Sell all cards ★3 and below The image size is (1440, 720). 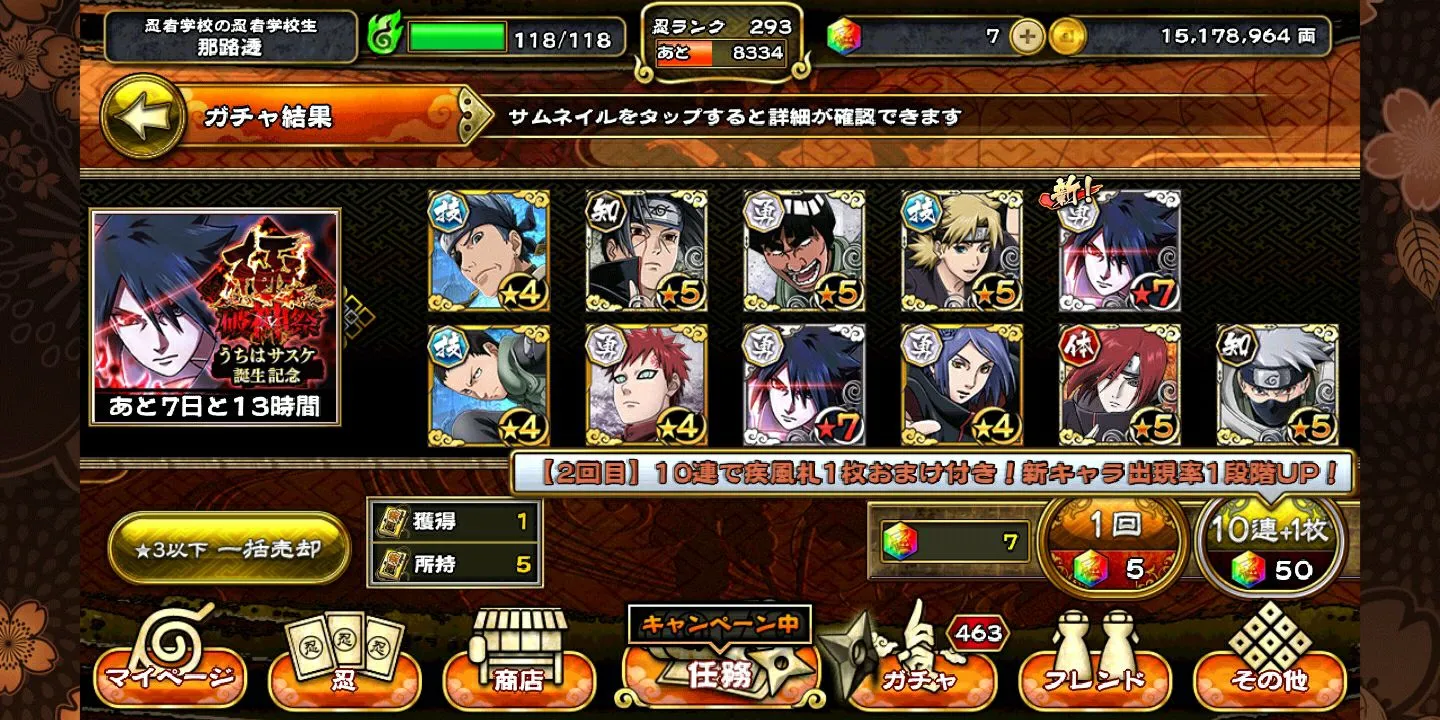tap(229, 549)
